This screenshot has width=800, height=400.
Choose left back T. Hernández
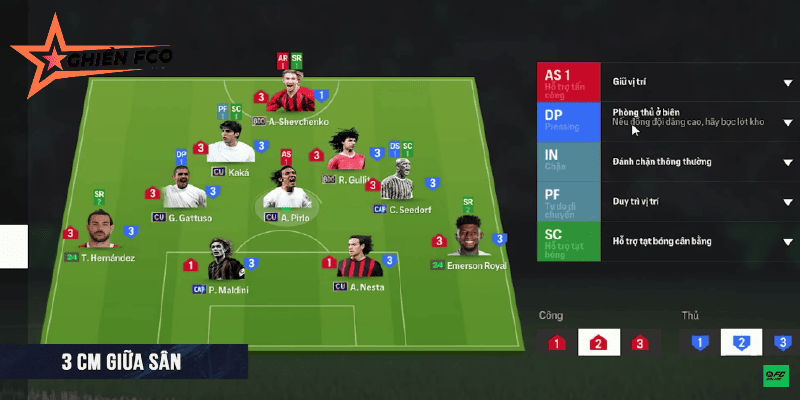coord(99,231)
